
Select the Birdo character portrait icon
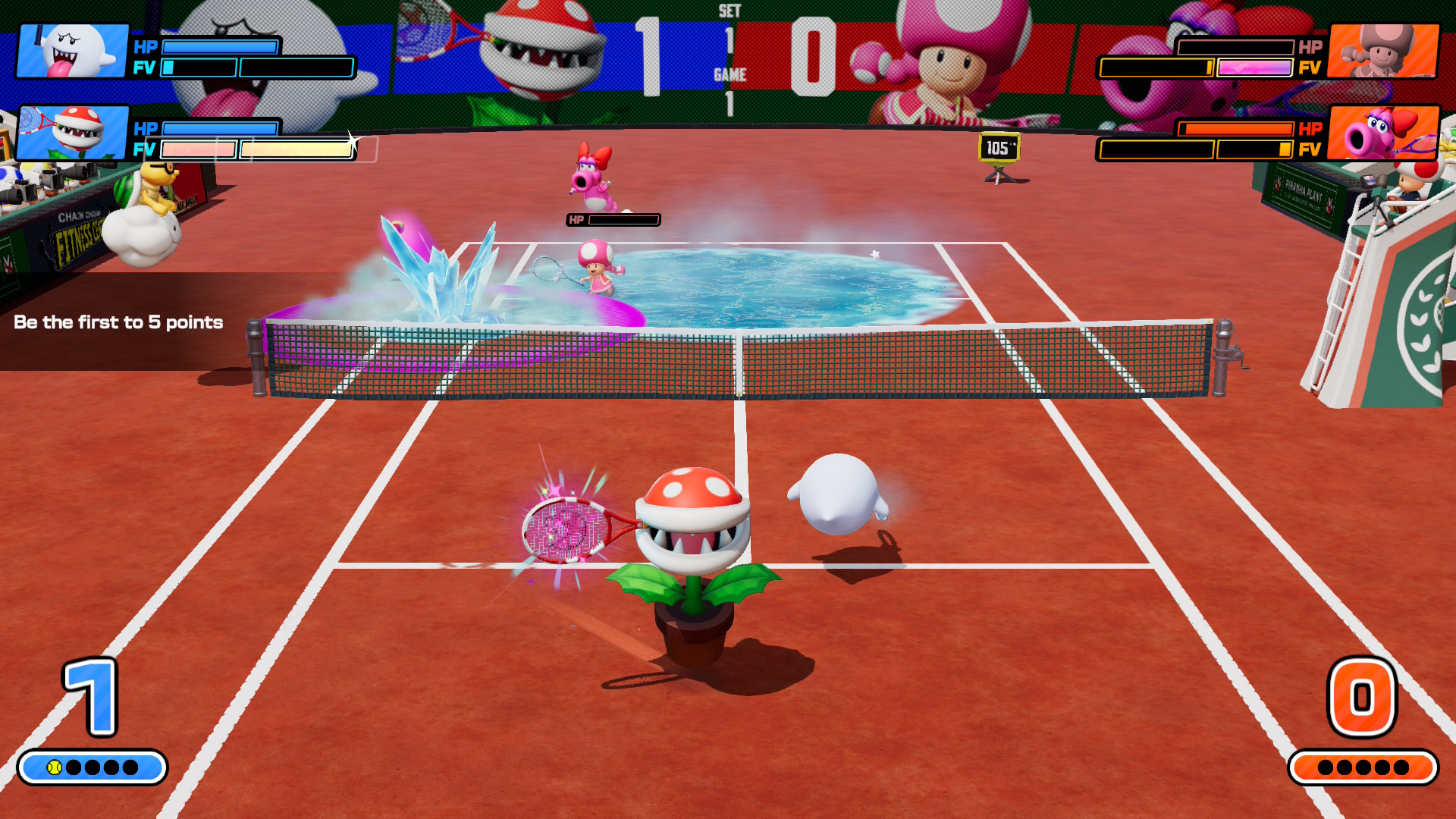coord(1385,134)
